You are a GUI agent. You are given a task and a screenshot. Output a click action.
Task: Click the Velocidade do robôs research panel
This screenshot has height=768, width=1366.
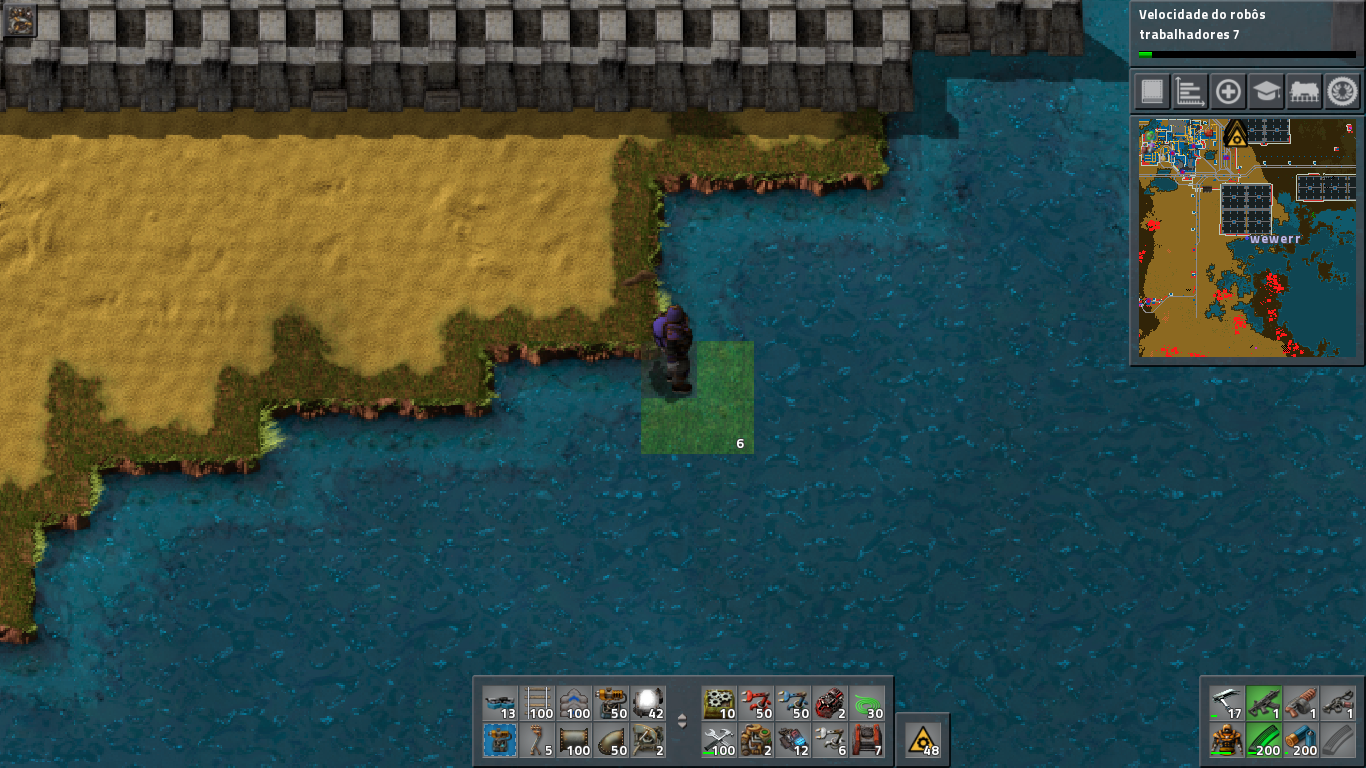pyautogui.click(x=1246, y=32)
